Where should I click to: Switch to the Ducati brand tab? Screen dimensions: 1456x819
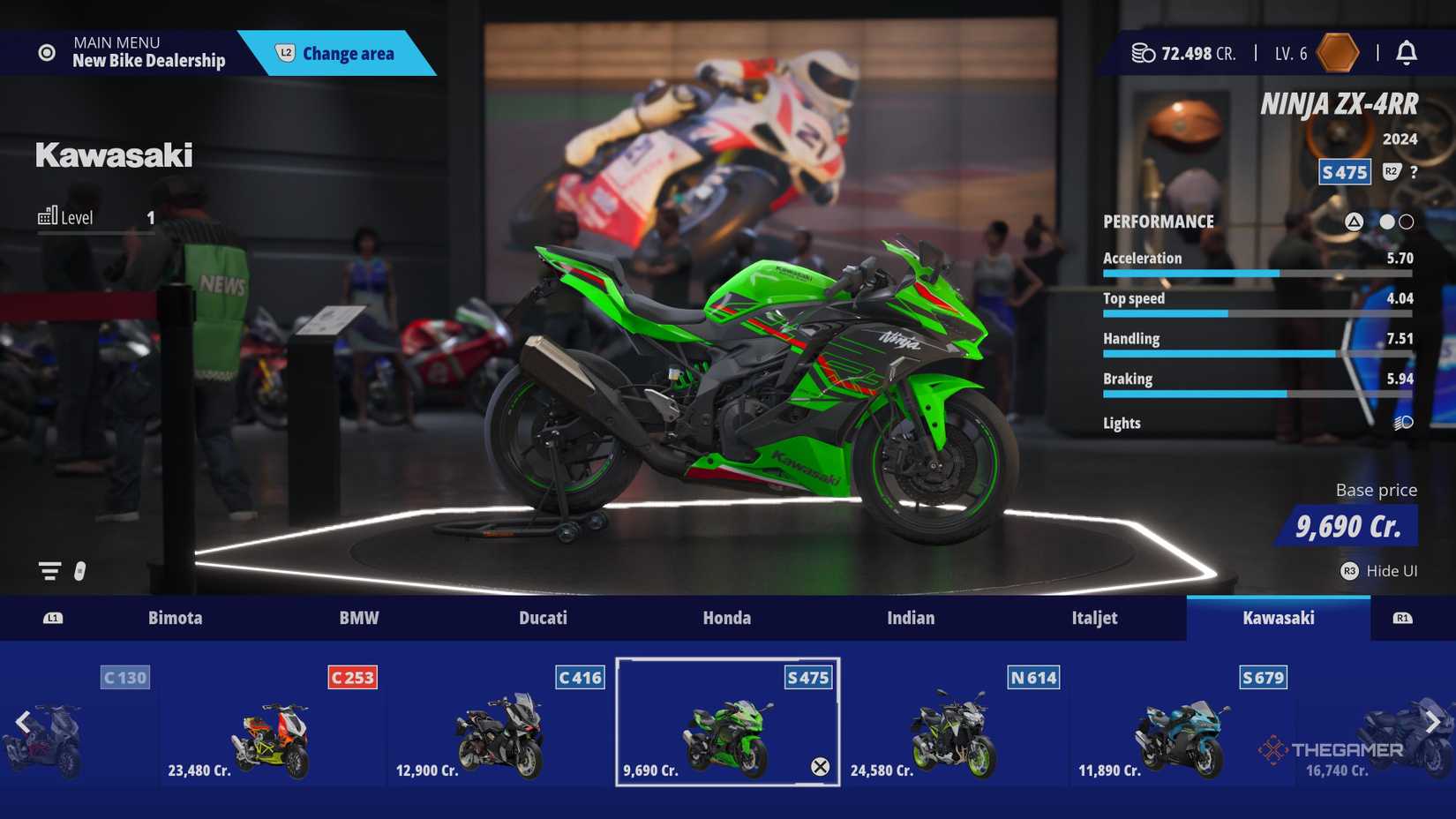[543, 618]
